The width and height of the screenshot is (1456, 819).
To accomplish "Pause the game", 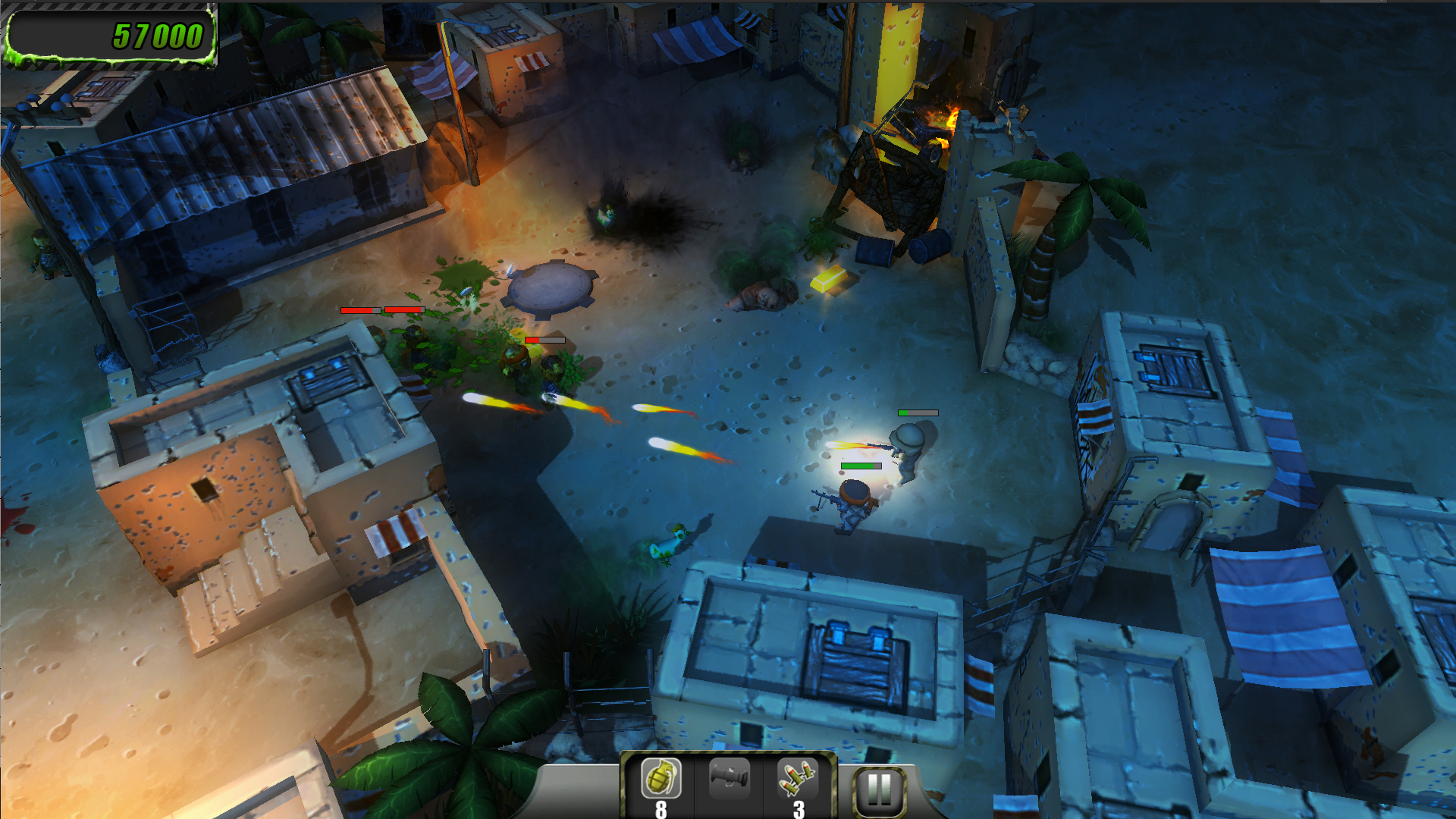I will [879, 791].
